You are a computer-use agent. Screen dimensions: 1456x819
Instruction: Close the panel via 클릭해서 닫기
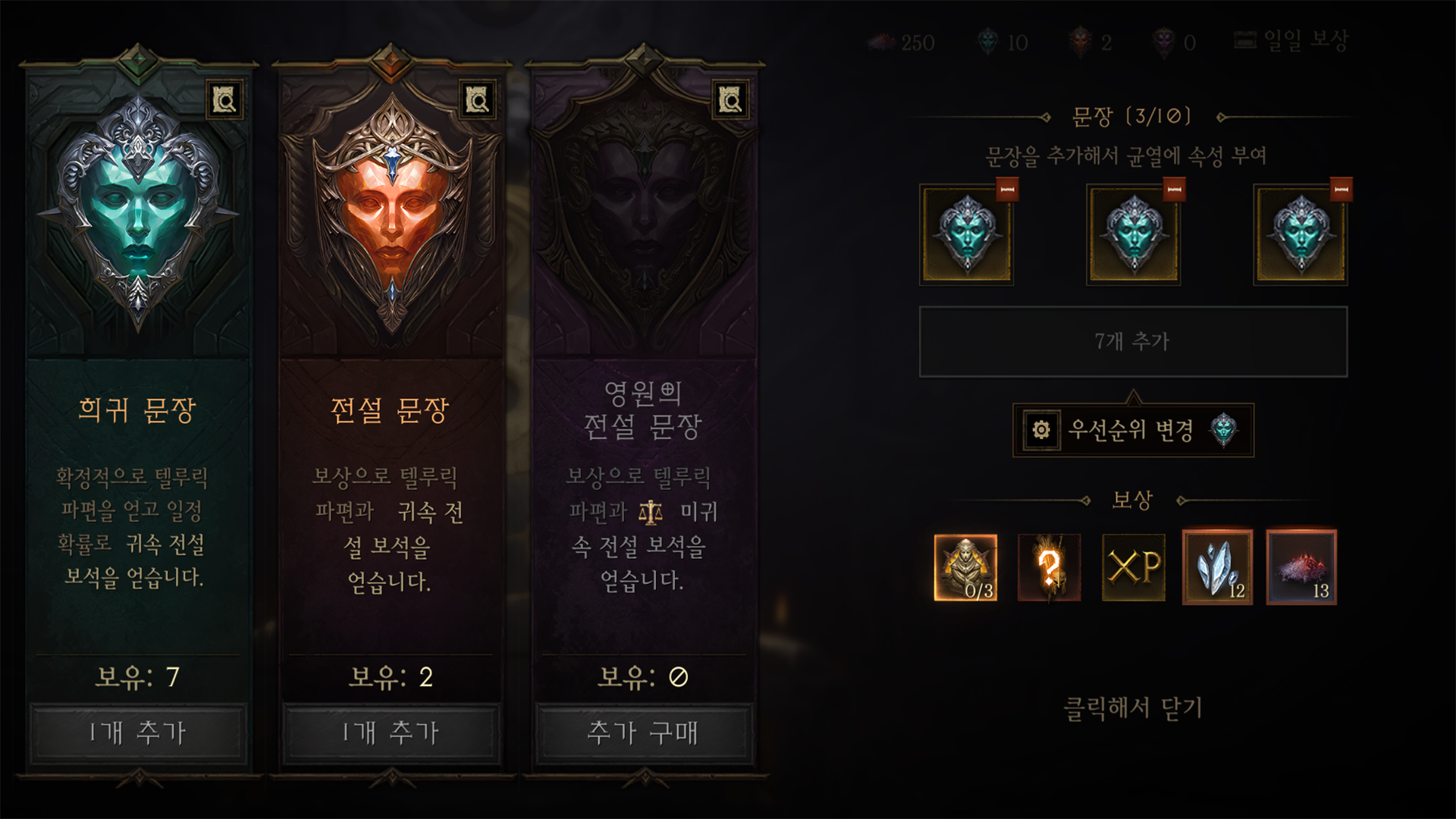pyautogui.click(x=1133, y=708)
